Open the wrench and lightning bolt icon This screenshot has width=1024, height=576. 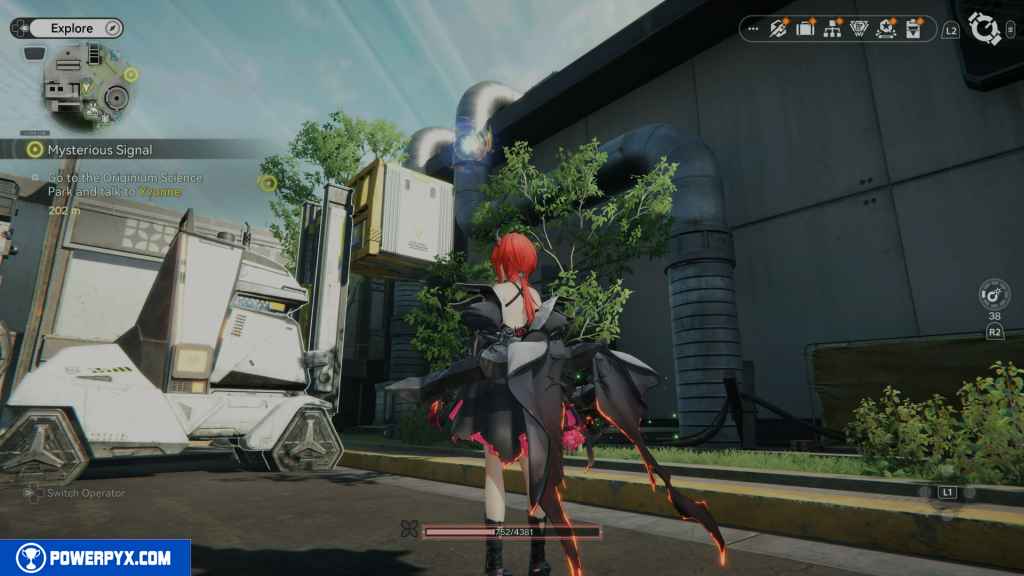778,29
